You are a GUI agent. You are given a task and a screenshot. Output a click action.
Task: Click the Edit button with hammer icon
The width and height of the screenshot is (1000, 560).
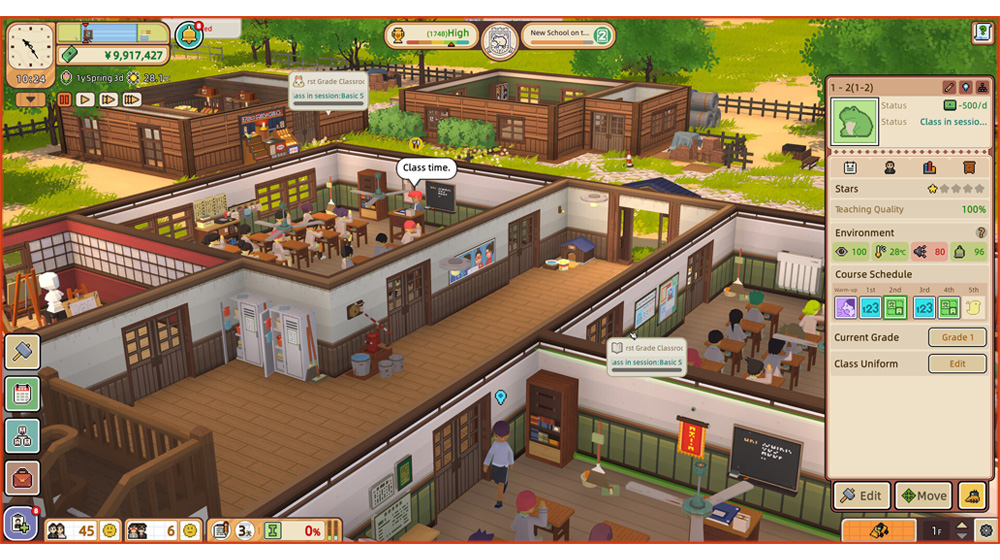coord(861,495)
